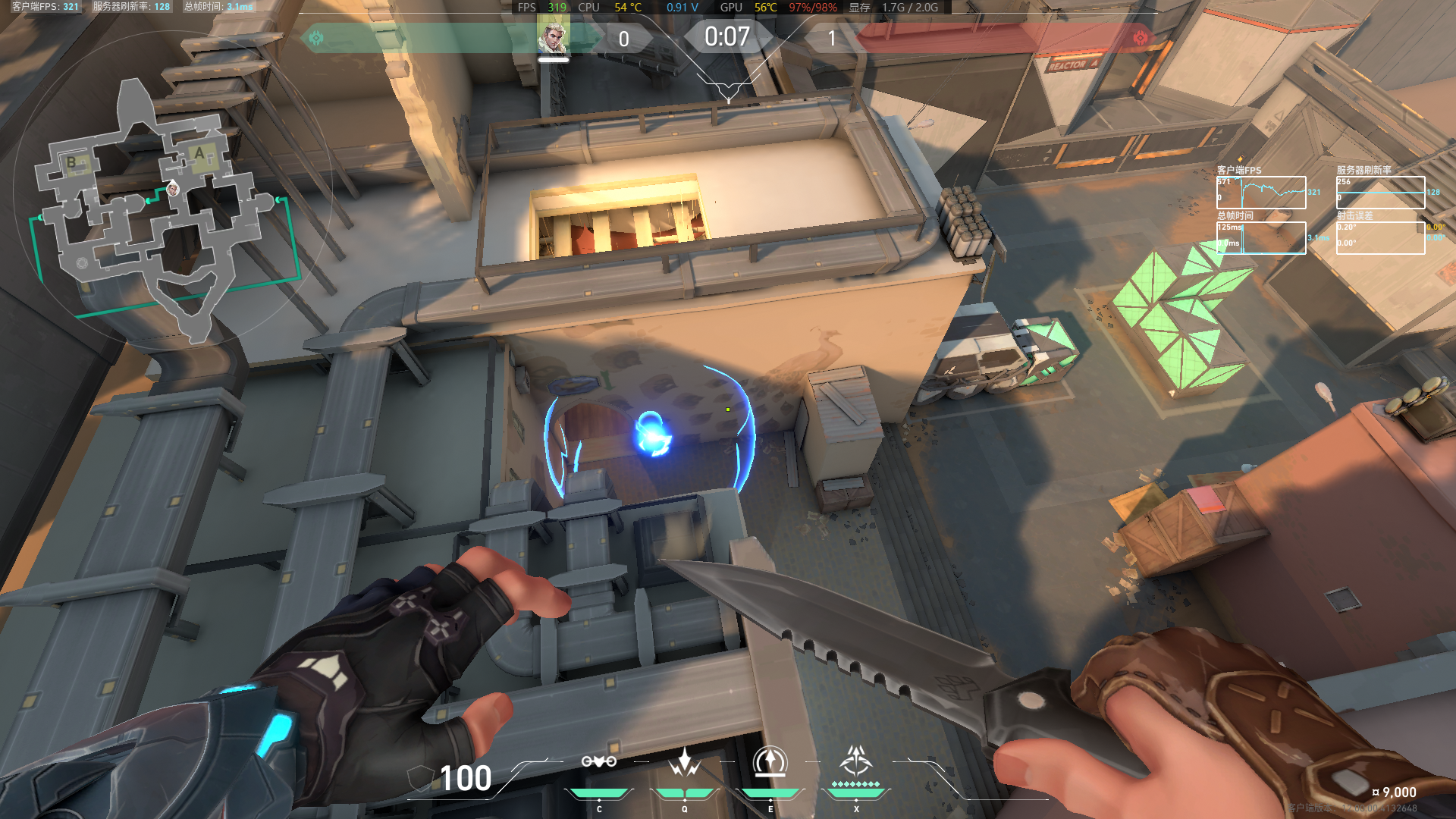Screen dimensions: 1456x819
Task: Trigger the Hunter's Fury ultimate icon
Action: click(x=856, y=761)
